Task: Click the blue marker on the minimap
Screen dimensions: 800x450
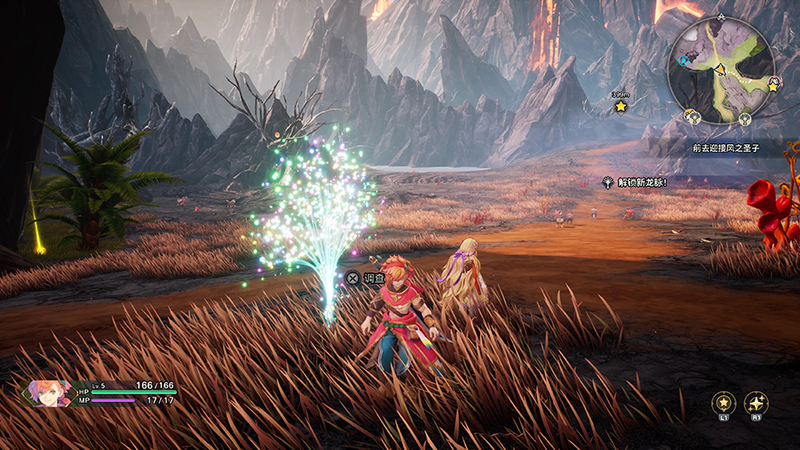Action: point(683,60)
